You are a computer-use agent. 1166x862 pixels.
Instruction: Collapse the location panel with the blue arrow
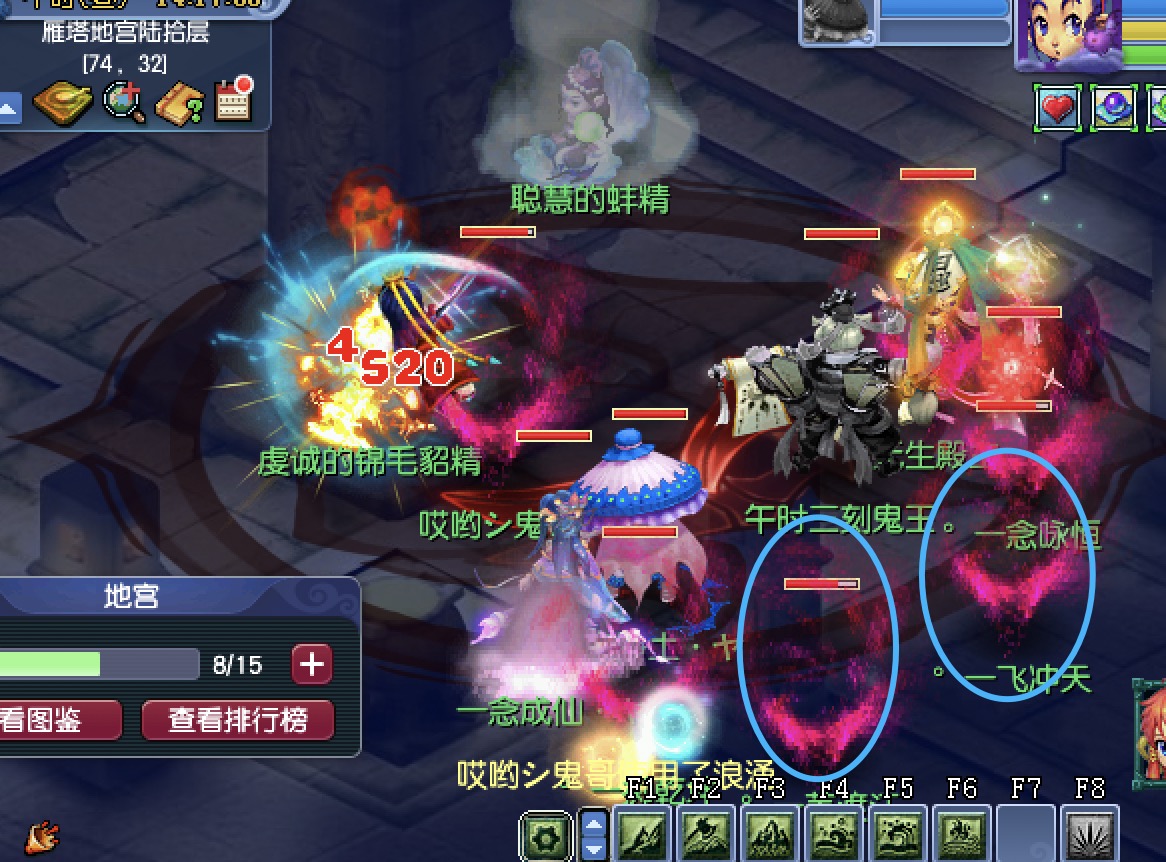(x=9, y=106)
